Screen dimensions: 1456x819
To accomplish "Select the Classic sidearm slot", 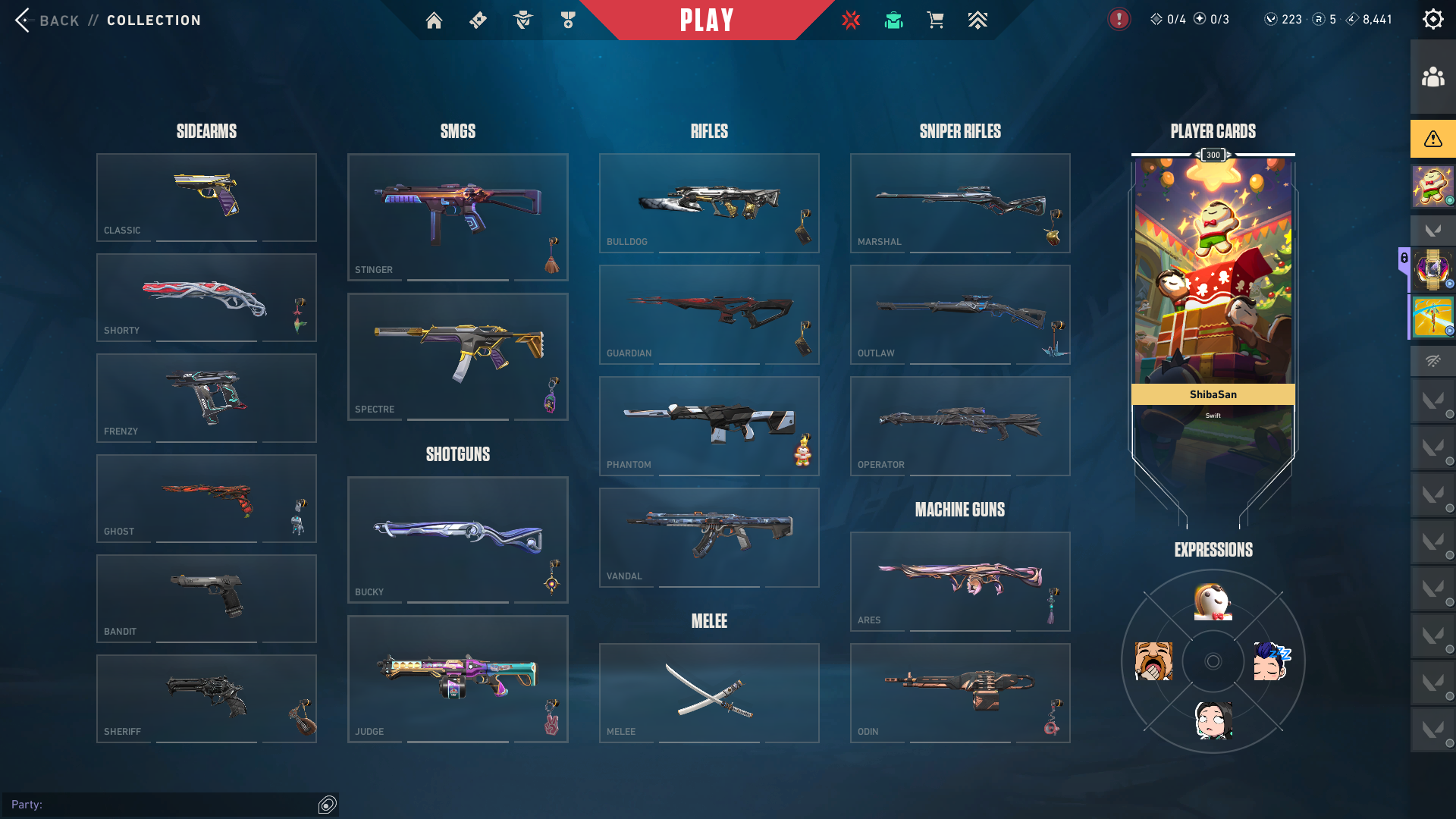I will 206,197.
